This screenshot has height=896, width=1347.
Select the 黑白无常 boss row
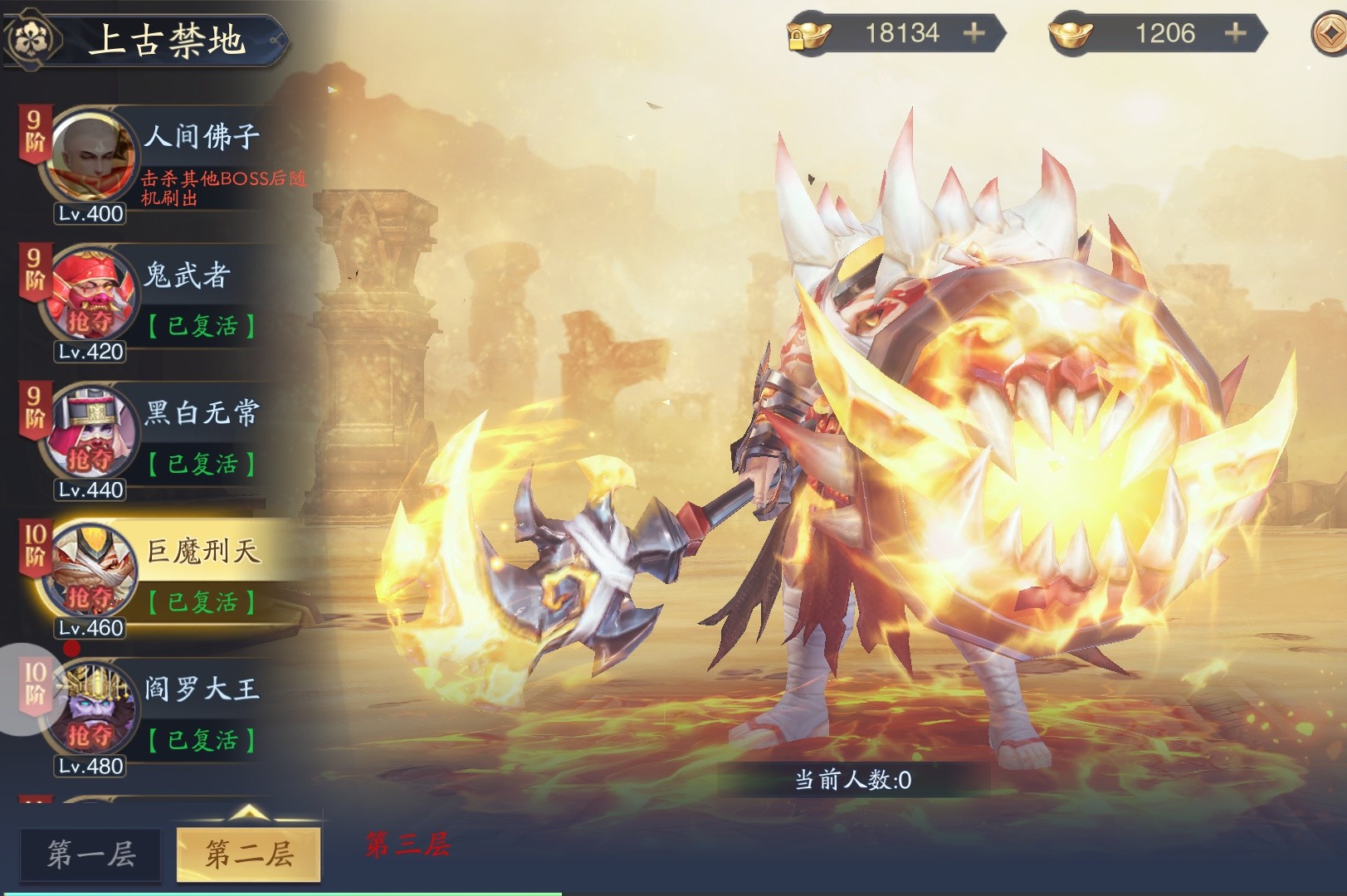(x=166, y=440)
